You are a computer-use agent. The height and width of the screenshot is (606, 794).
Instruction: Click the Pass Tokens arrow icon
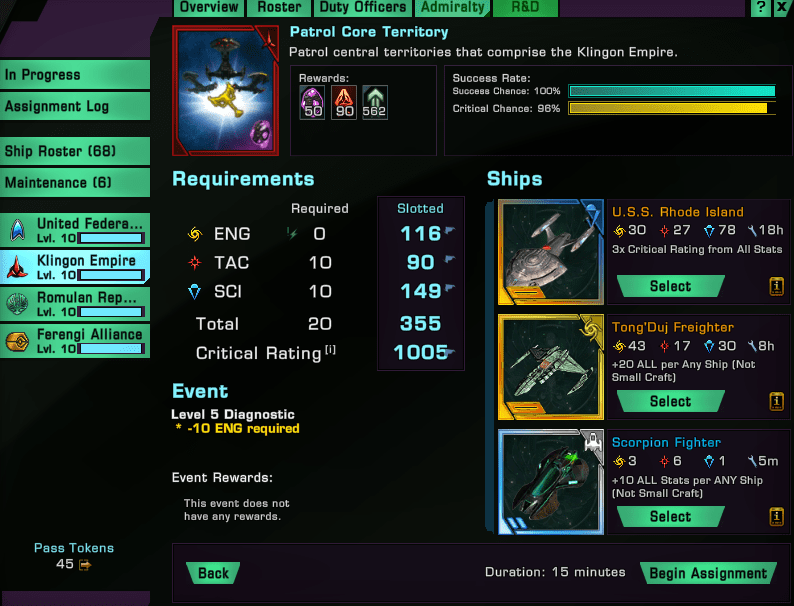point(85,565)
